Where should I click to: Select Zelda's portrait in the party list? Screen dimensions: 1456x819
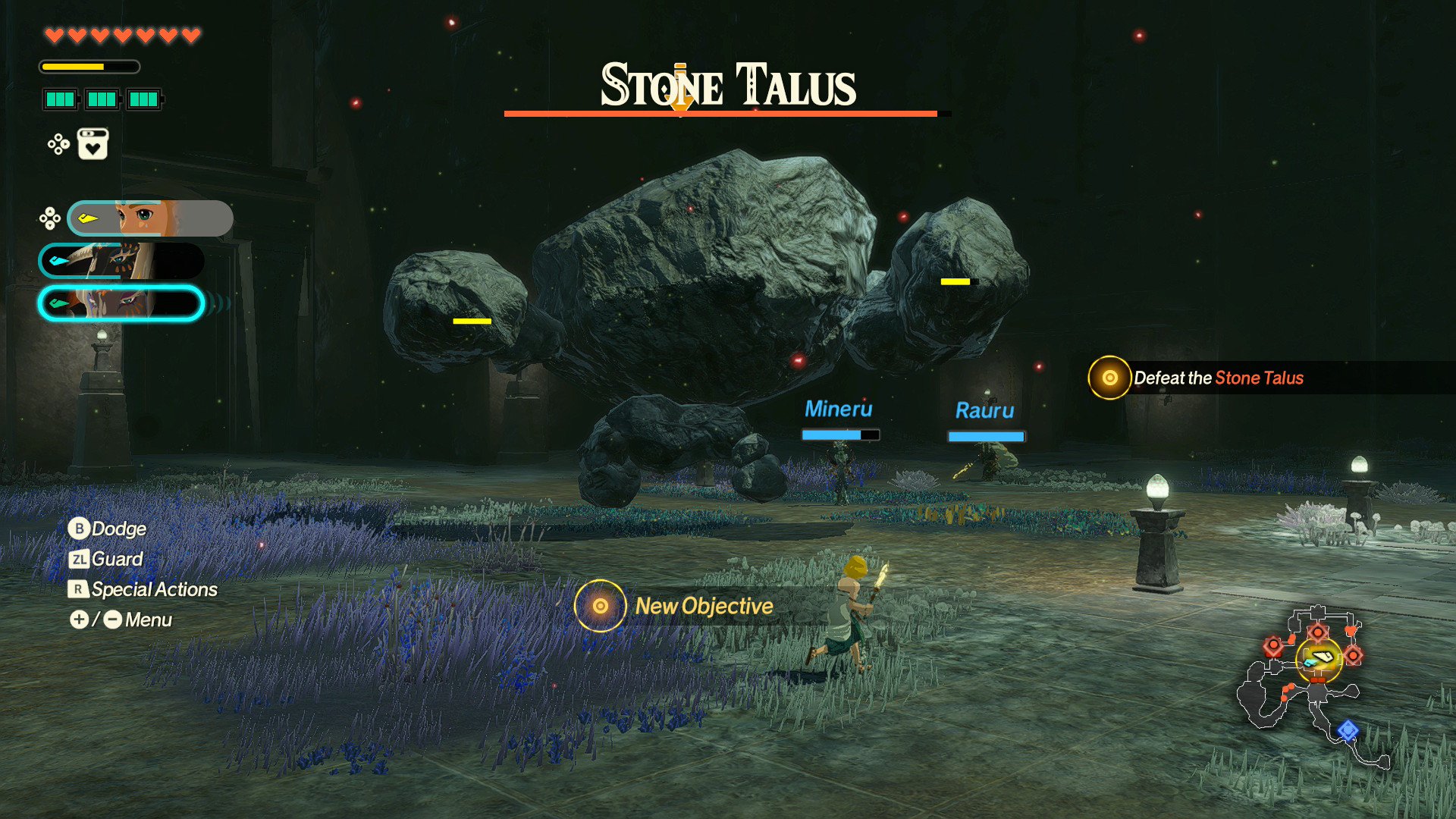click(150, 218)
